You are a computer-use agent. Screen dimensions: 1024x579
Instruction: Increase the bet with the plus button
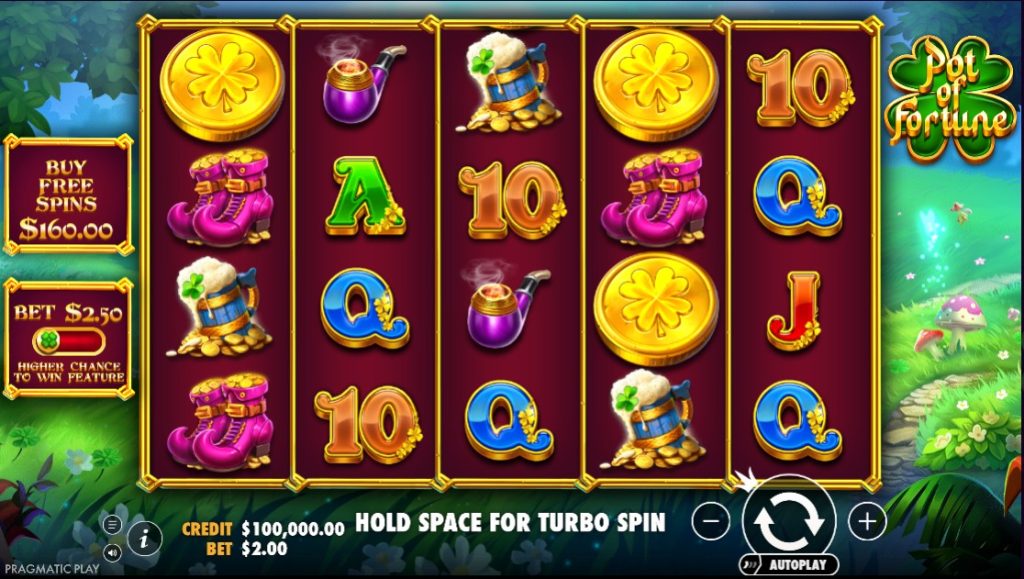(867, 520)
